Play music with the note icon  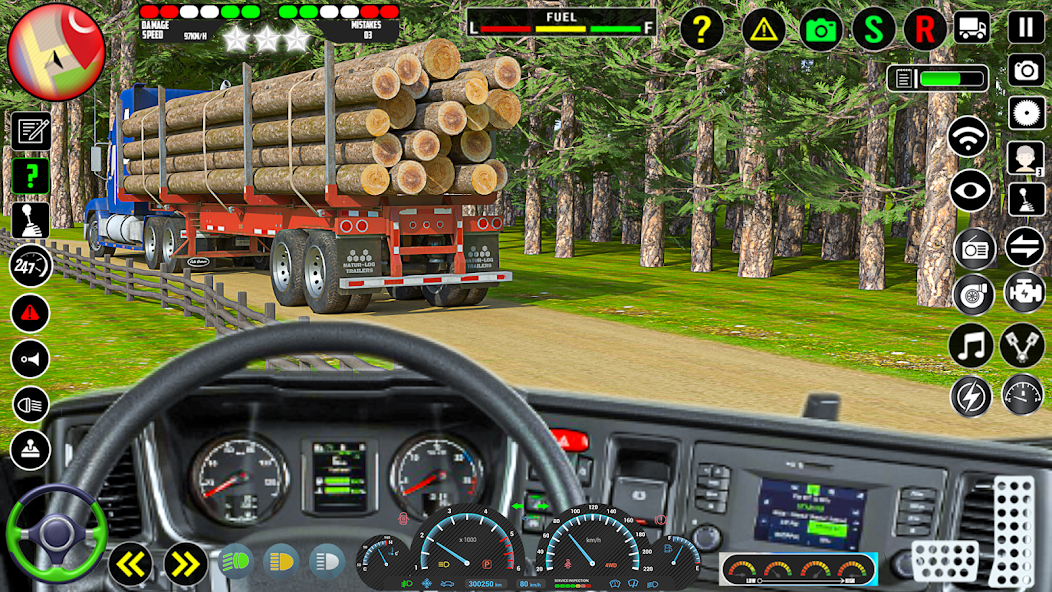[971, 346]
